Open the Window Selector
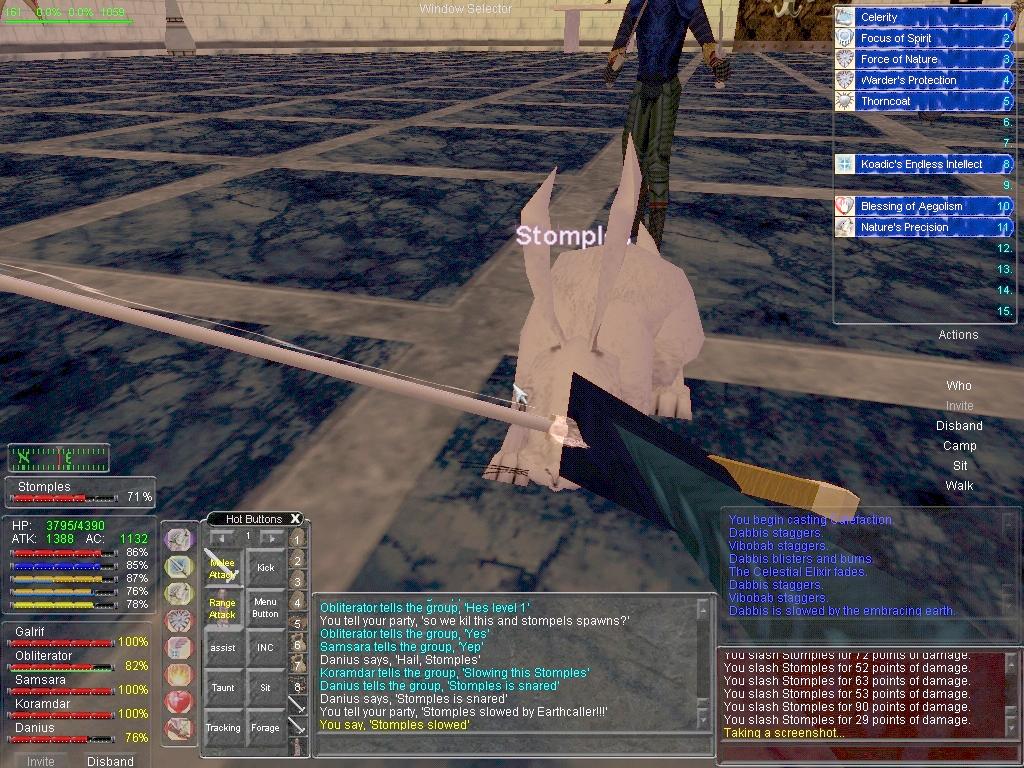This screenshot has width=1024, height=768. (x=465, y=9)
